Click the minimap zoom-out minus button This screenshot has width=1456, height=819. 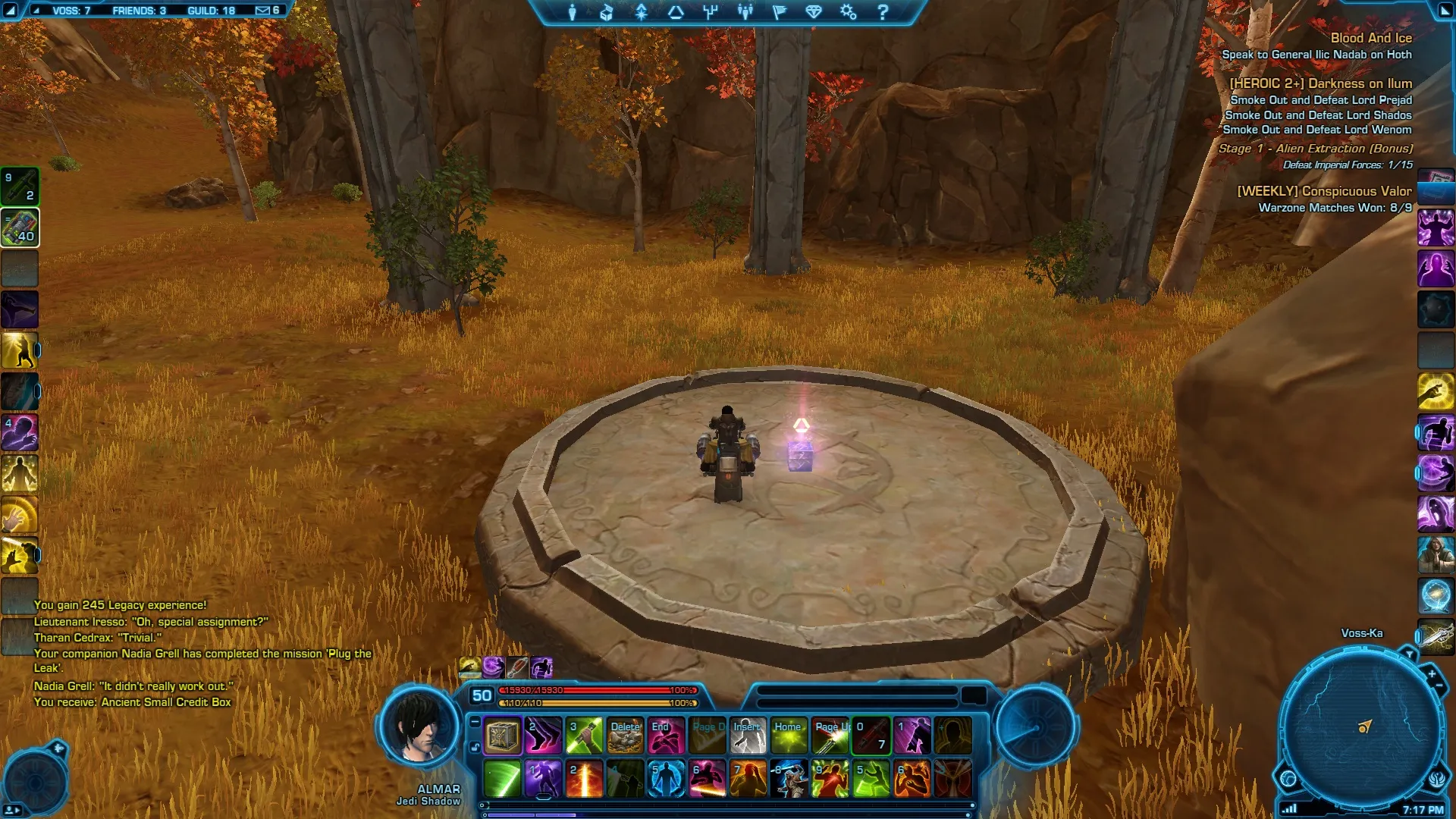(1439, 686)
